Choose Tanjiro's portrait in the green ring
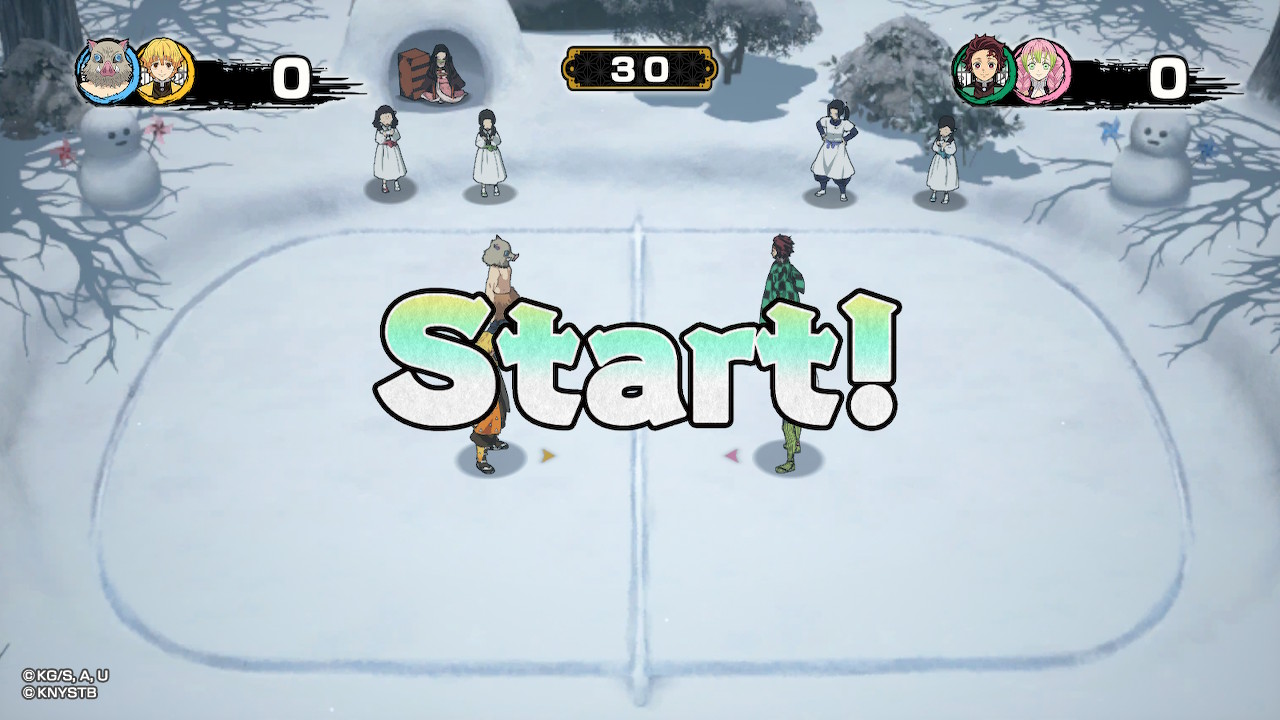The width and height of the screenshot is (1280, 720). point(982,70)
